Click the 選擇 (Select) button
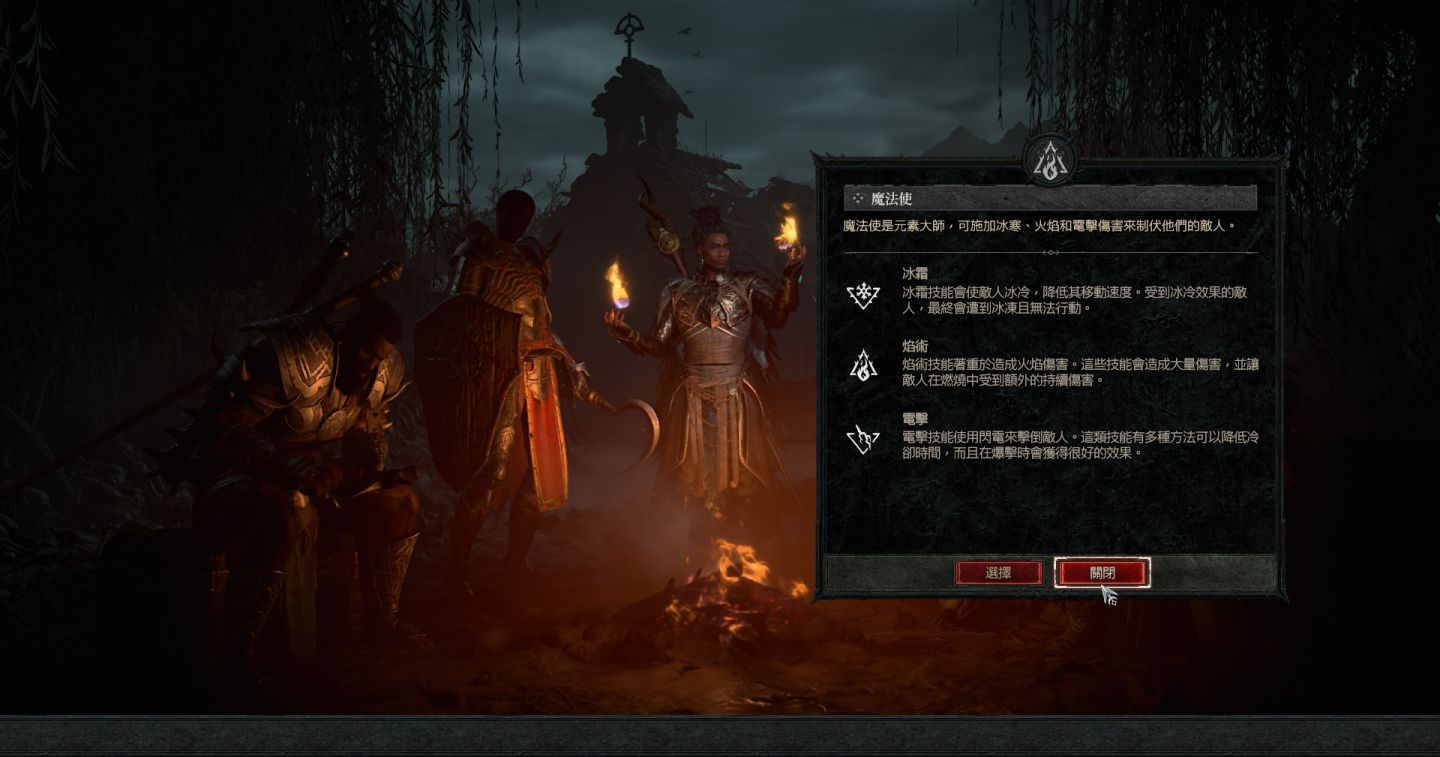This screenshot has height=757, width=1440. [998, 573]
